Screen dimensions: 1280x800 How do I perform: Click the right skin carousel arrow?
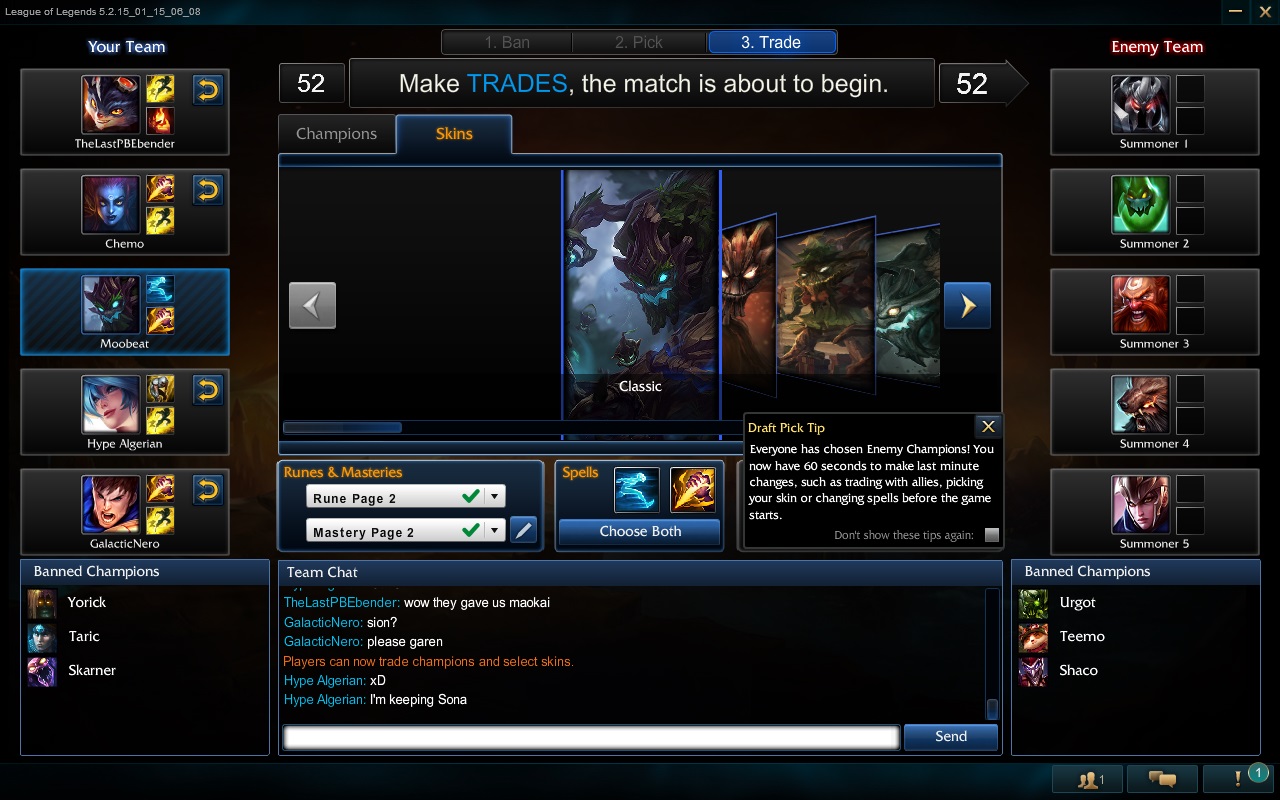tap(966, 305)
